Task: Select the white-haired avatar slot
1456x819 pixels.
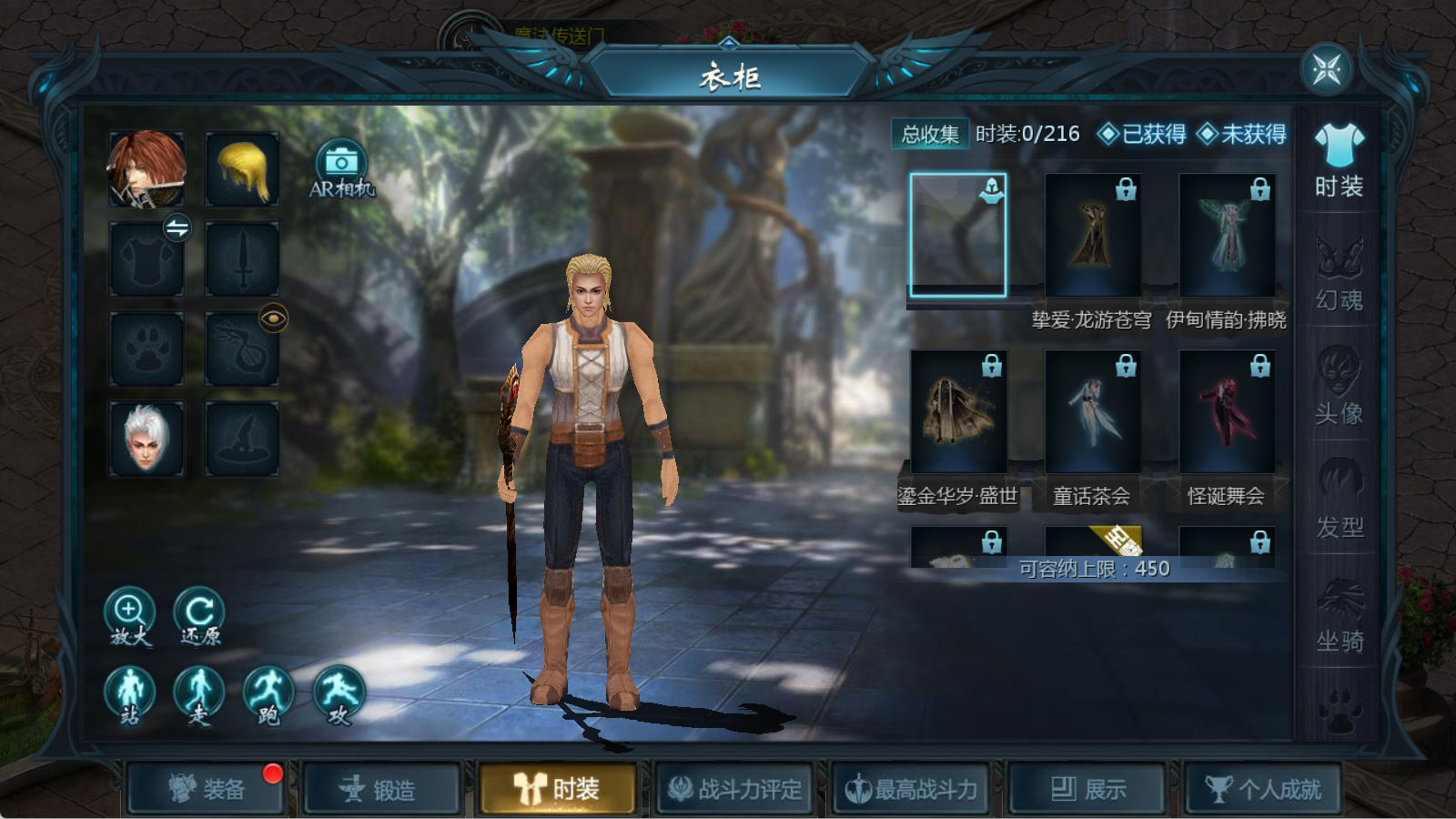Action: pos(147,439)
